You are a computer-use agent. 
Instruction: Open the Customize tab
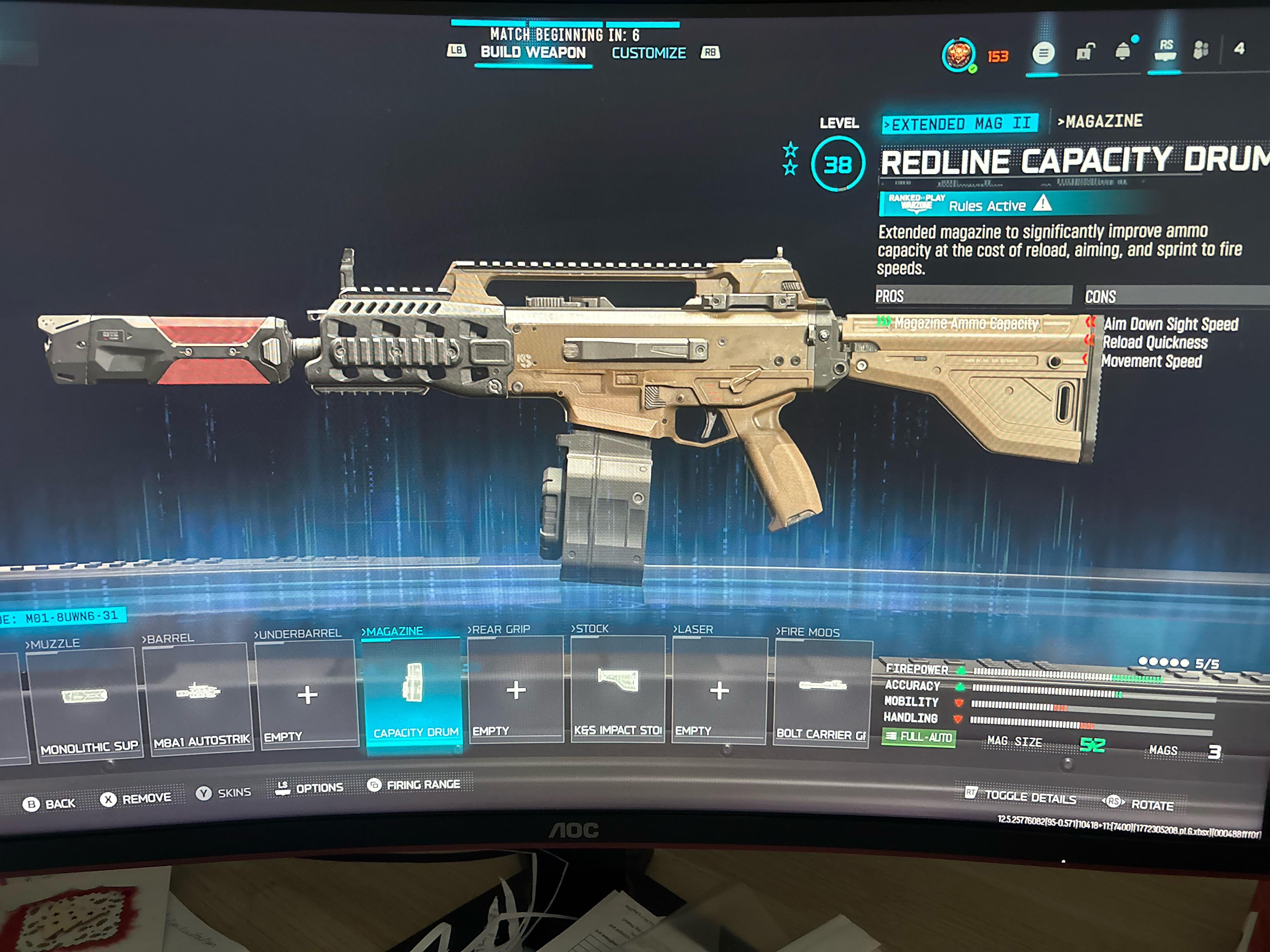tap(648, 54)
